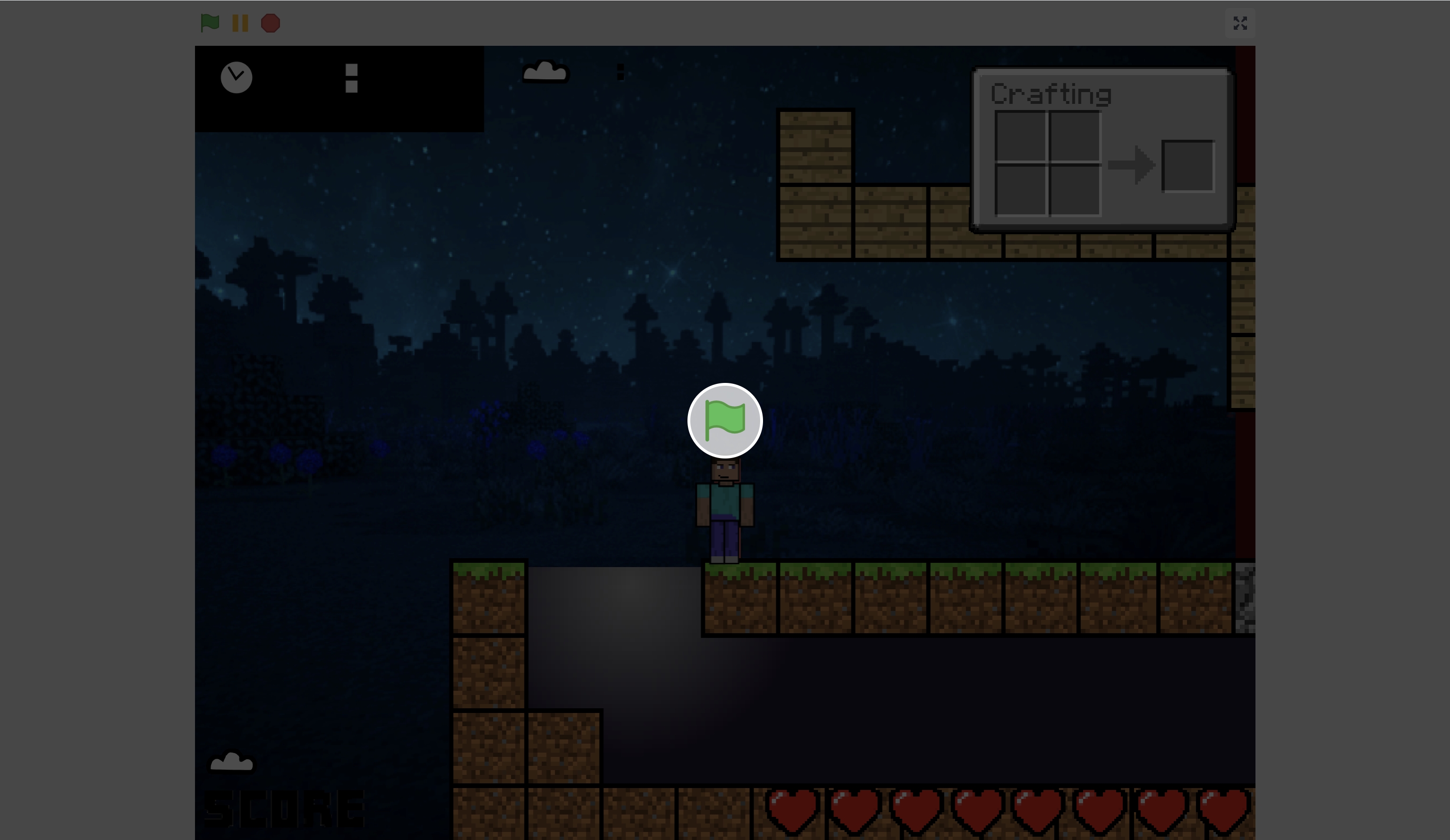This screenshot has width=1450, height=840.
Task: Click the big green flag start overlay
Action: tap(725, 421)
